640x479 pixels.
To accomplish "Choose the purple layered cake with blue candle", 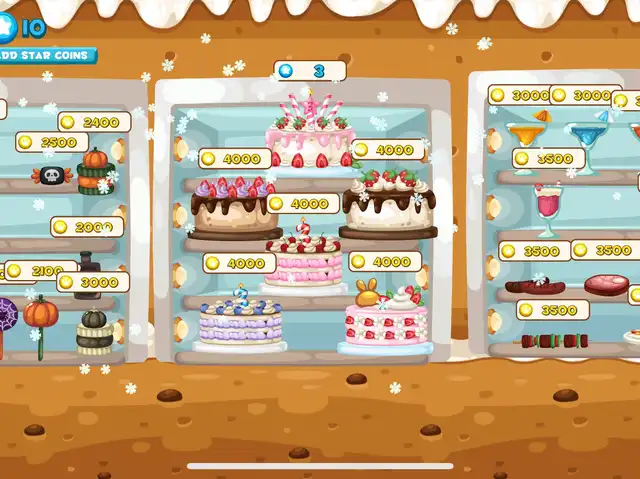I will coord(238,322).
